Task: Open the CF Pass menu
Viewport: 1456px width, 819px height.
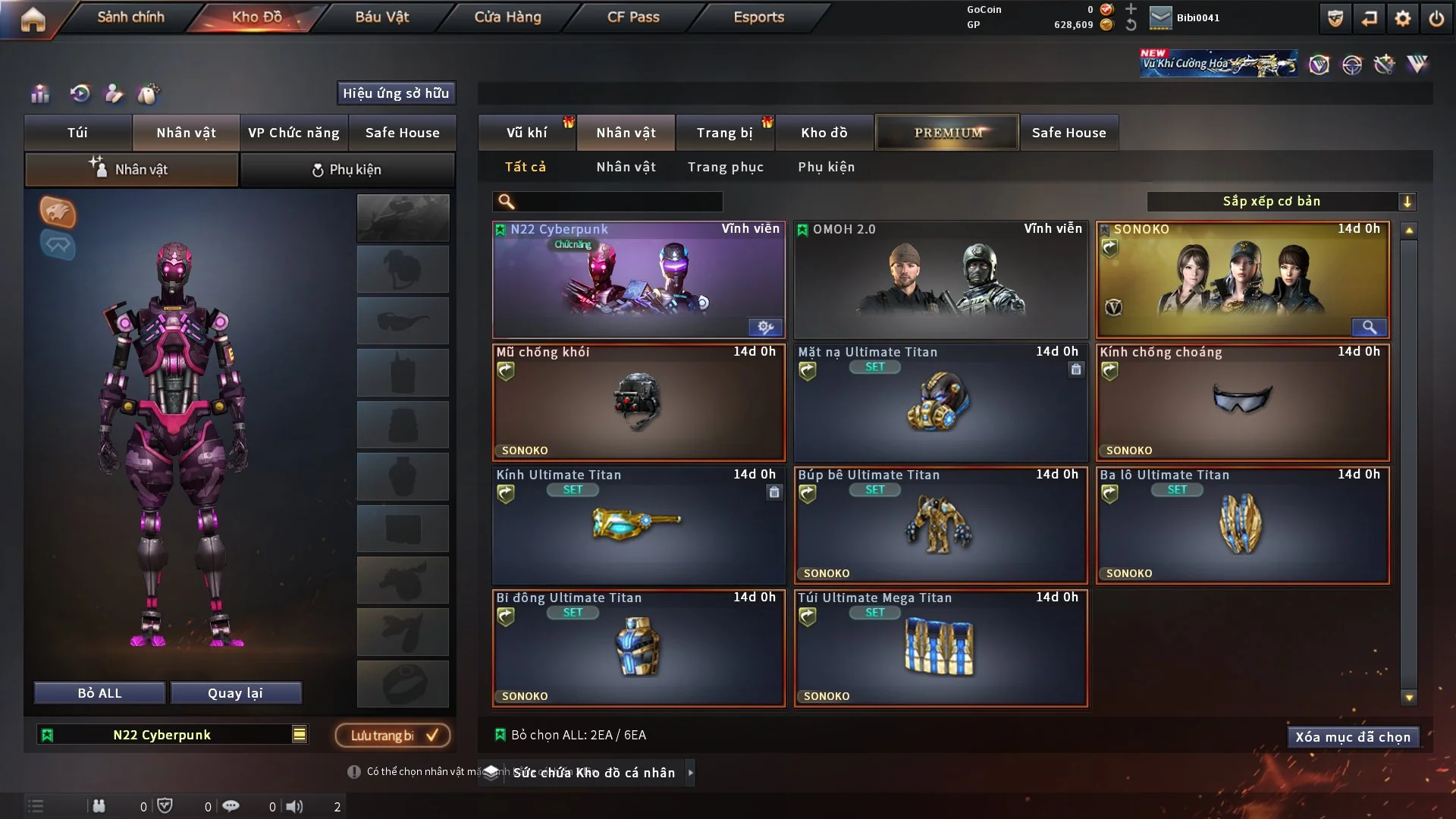Action: [x=633, y=17]
